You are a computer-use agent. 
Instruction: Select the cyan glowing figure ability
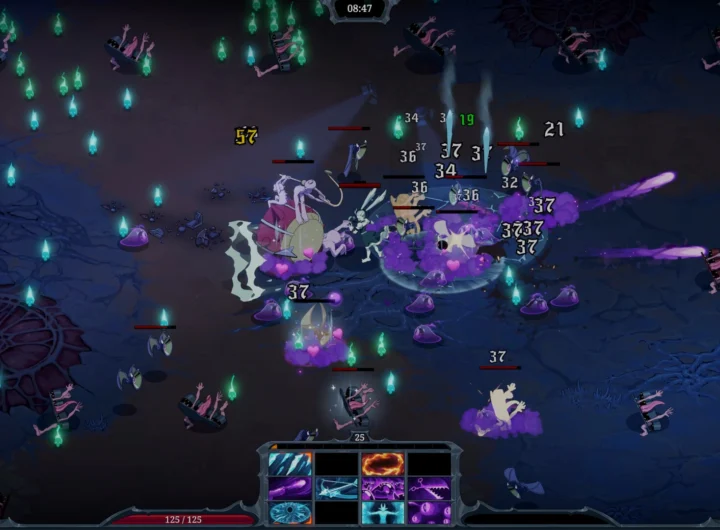point(381,511)
